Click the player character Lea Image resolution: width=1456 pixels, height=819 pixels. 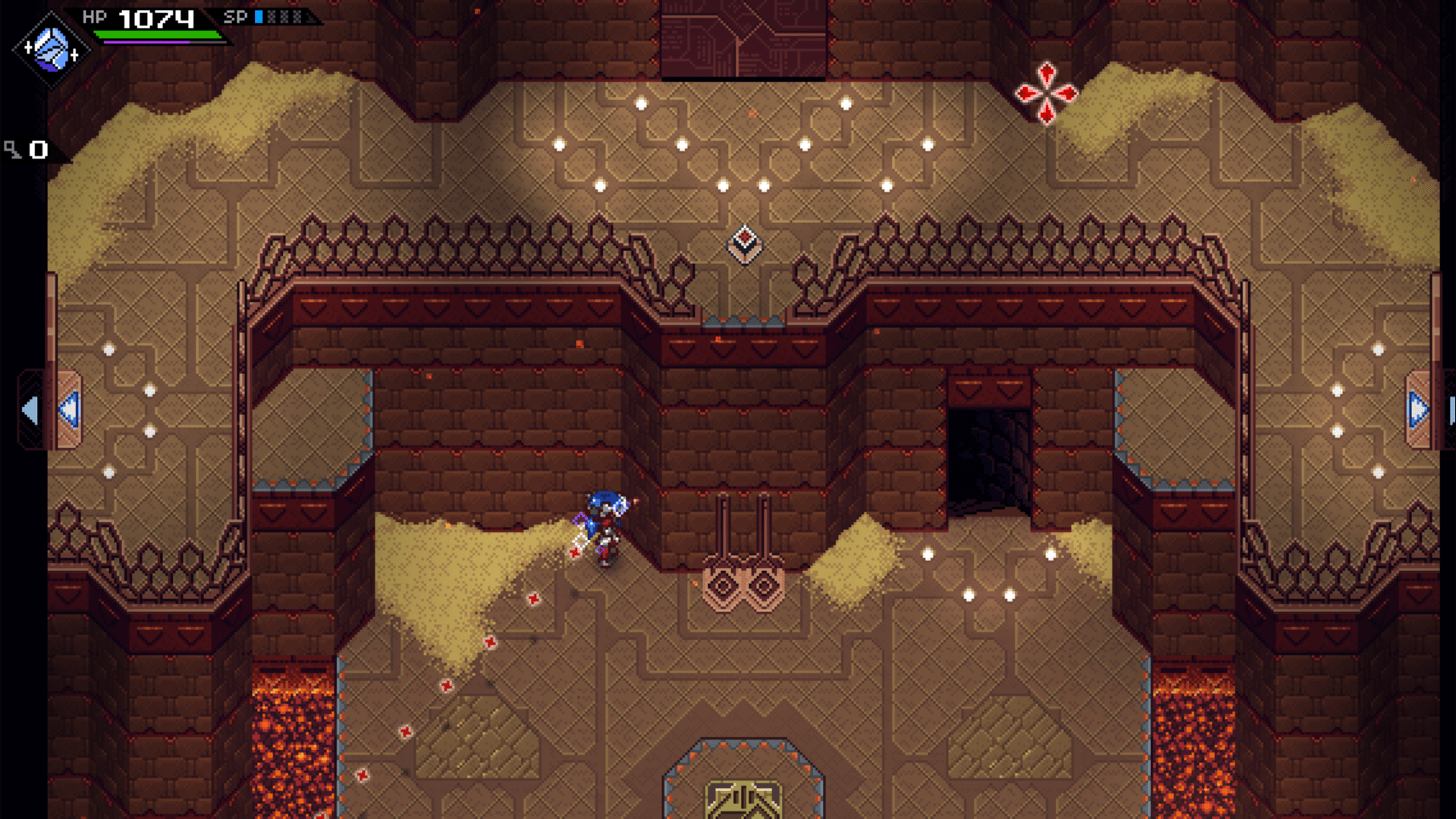604,523
